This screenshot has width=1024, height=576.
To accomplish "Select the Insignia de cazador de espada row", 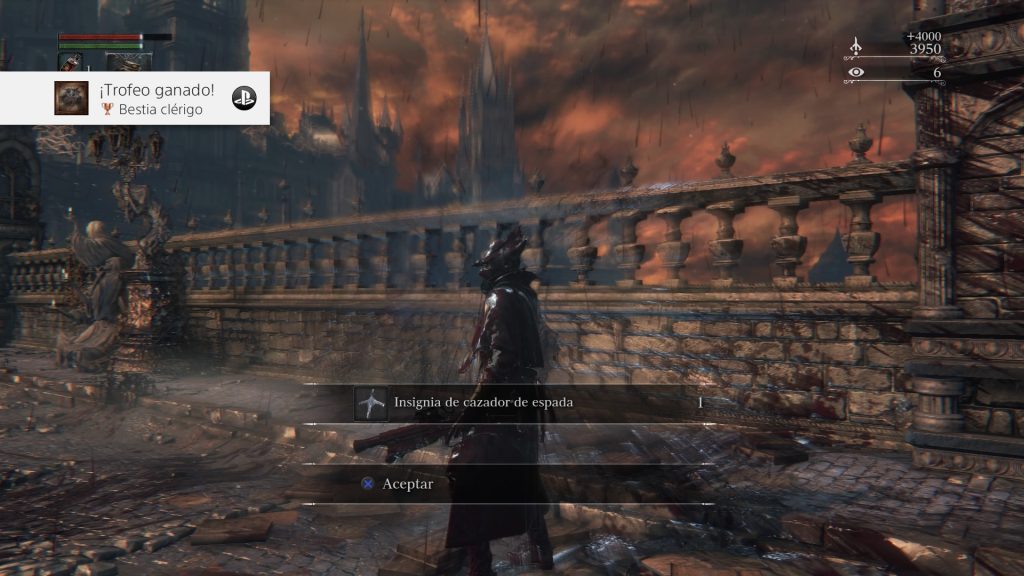I will tap(530, 402).
